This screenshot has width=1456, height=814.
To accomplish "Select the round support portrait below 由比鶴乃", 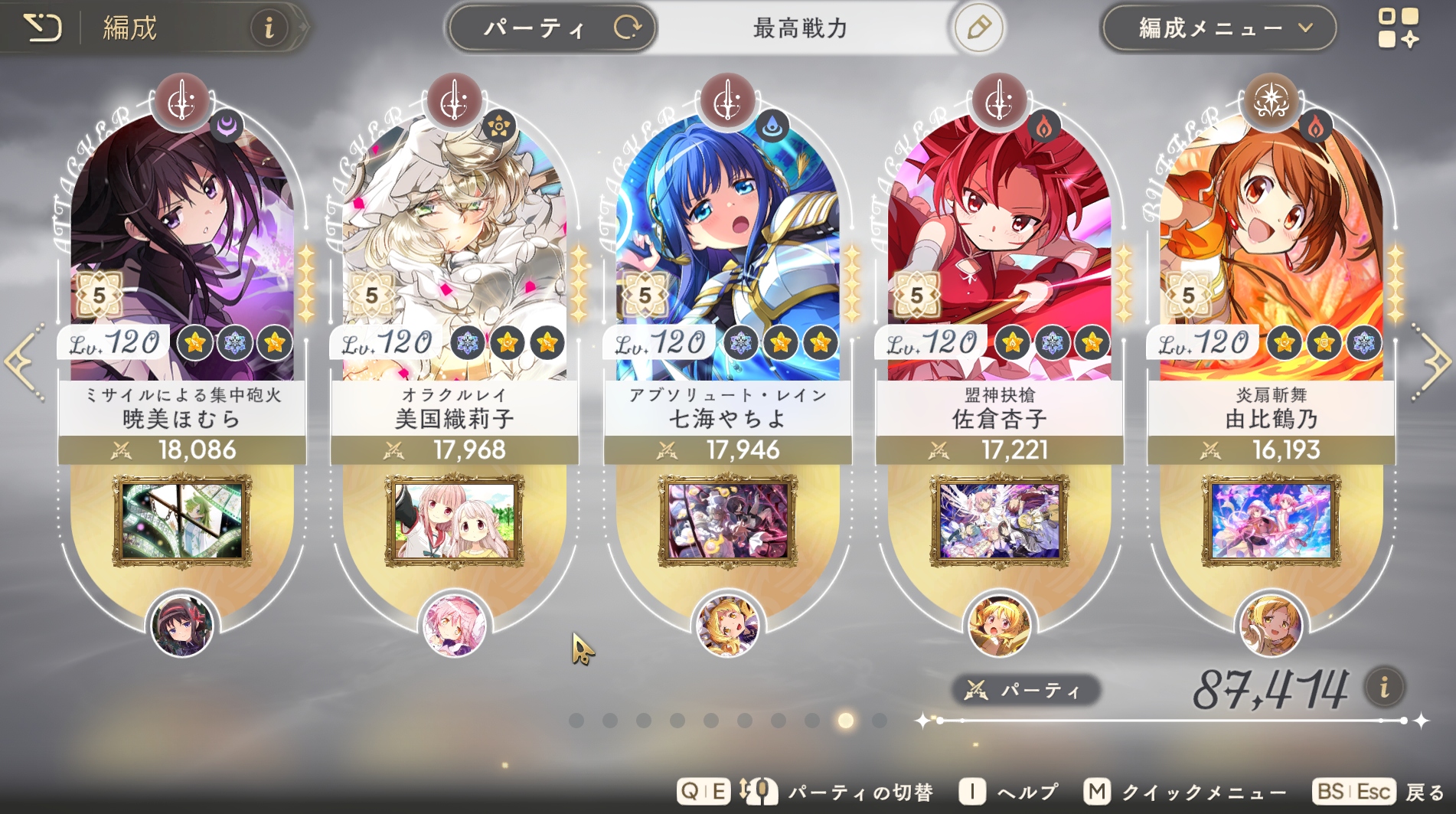I will pyautogui.click(x=1271, y=626).
